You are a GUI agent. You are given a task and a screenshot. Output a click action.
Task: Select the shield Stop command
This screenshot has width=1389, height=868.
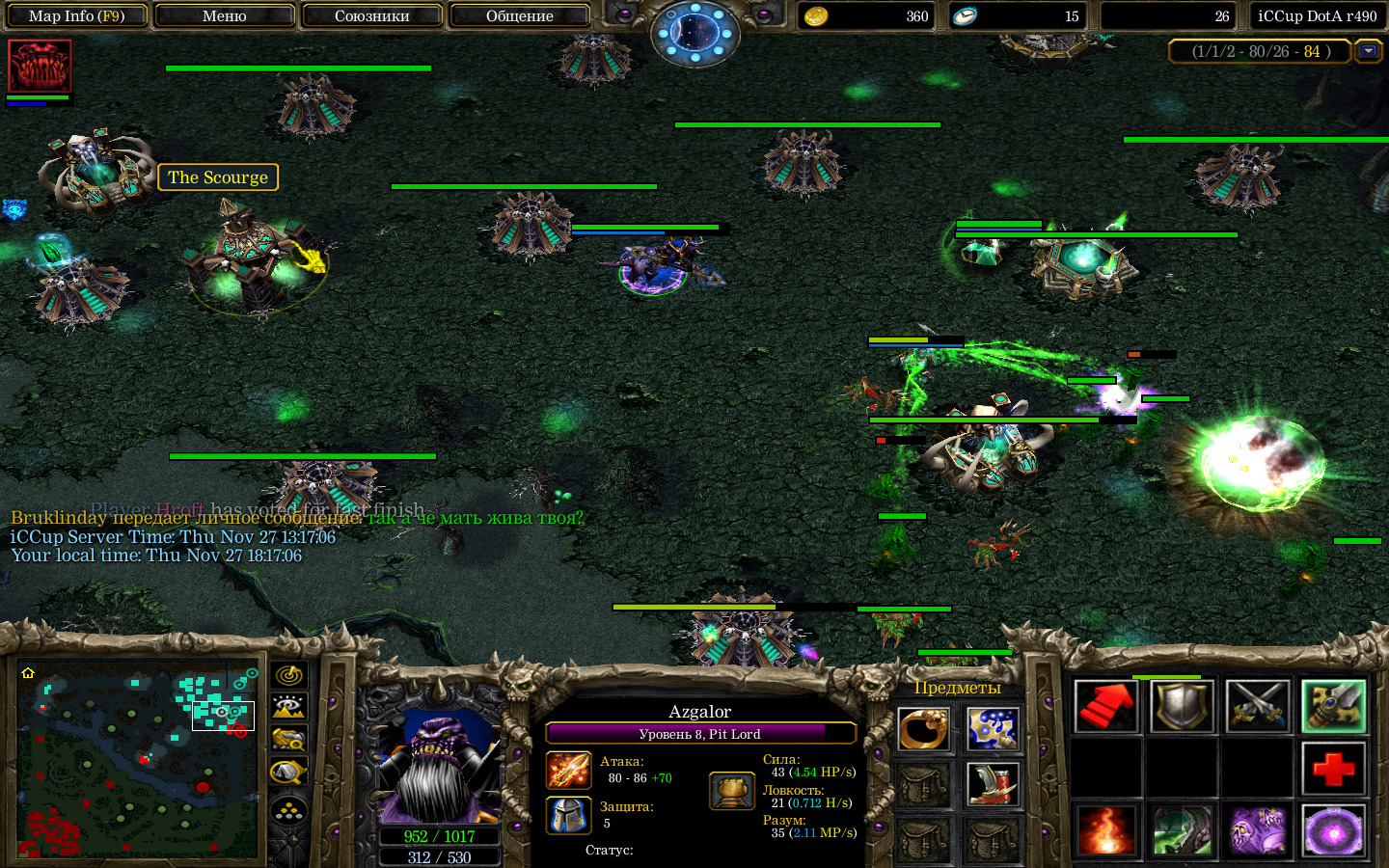point(1182,706)
